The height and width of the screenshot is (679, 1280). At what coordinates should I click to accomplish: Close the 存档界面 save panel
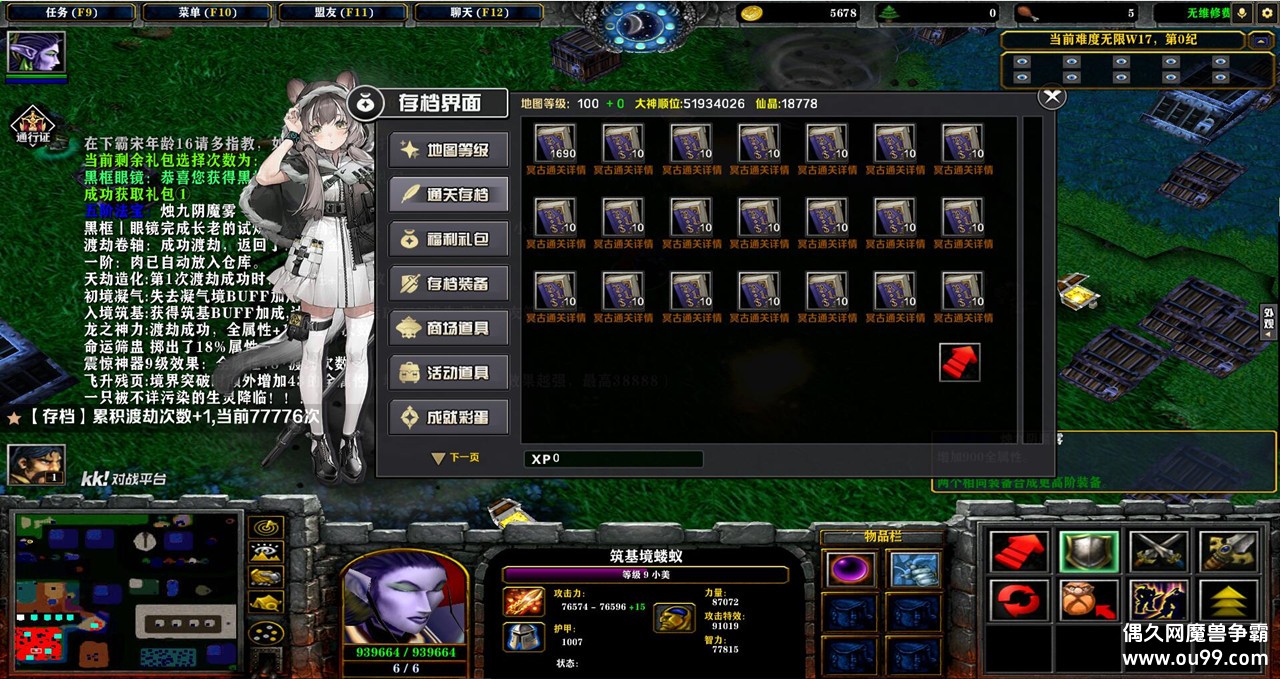[x=1051, y=97]
